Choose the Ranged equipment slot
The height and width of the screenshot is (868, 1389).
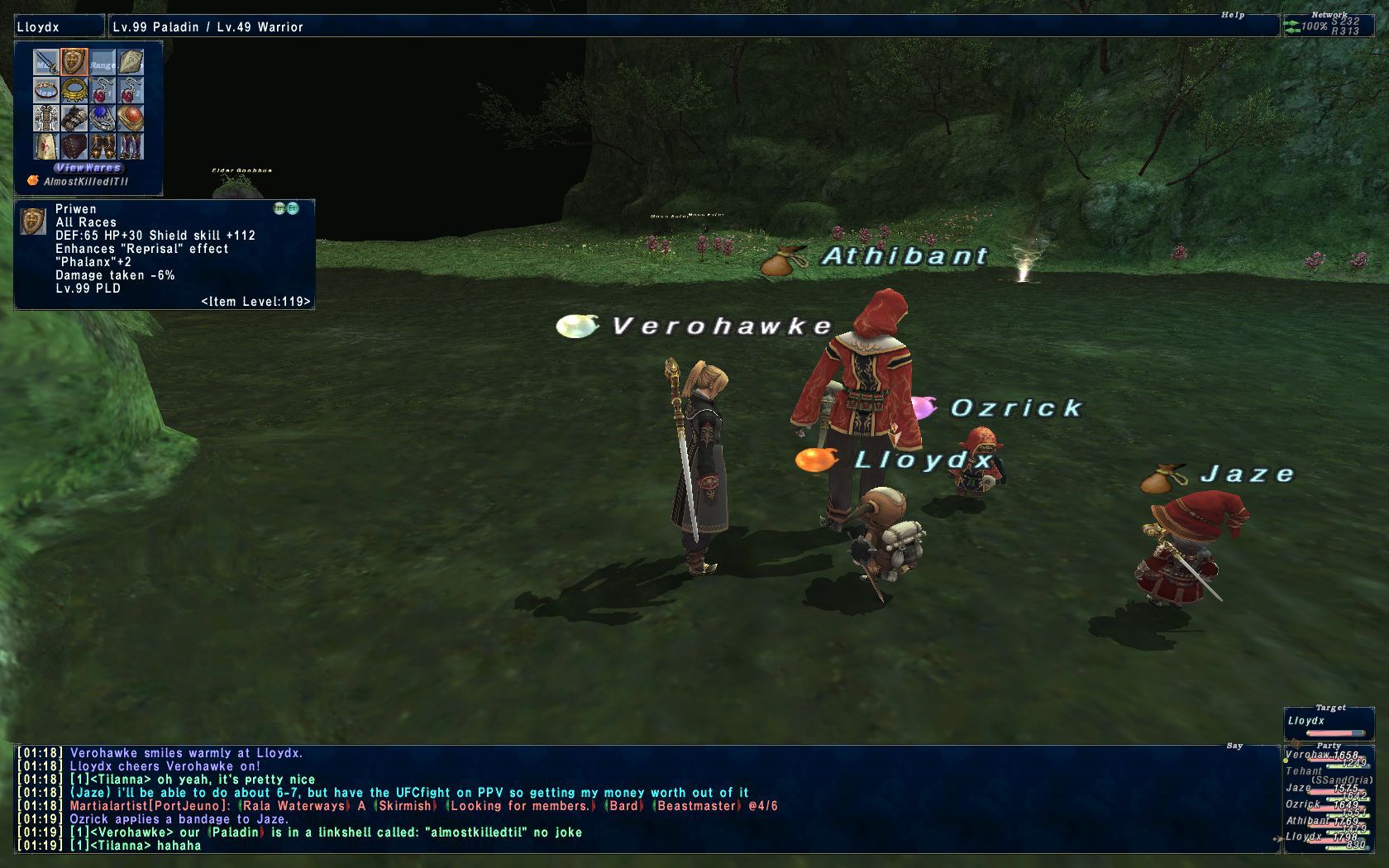tap(103, 62)
